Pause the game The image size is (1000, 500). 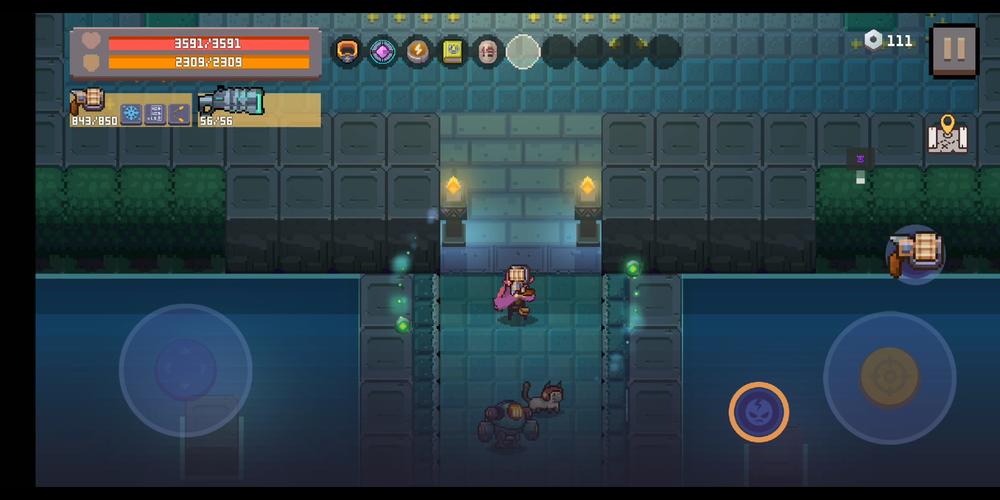(953, 48)
